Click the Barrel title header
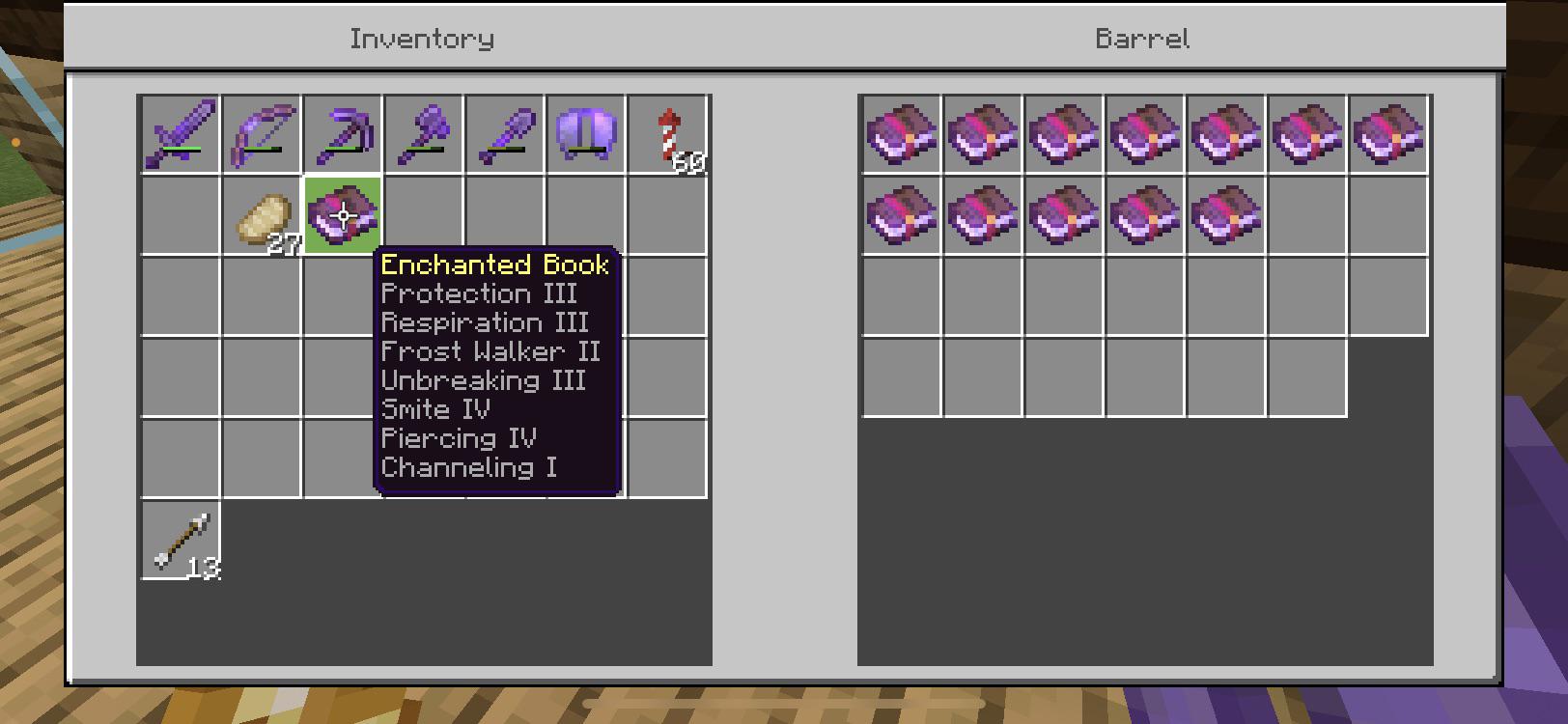 click(x=1142, y=39)
